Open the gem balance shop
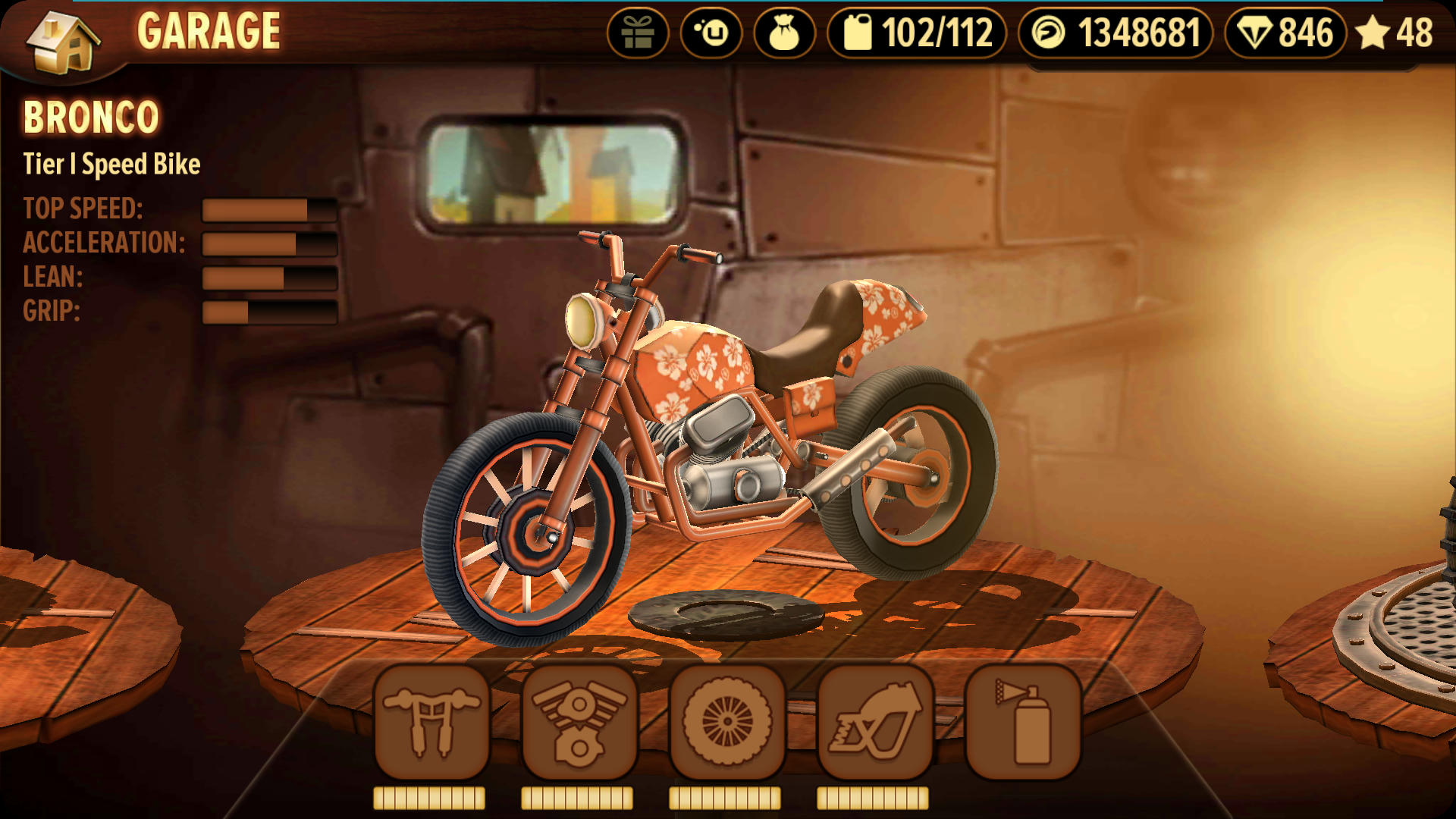The image size is (1456, 819). 1285,33
